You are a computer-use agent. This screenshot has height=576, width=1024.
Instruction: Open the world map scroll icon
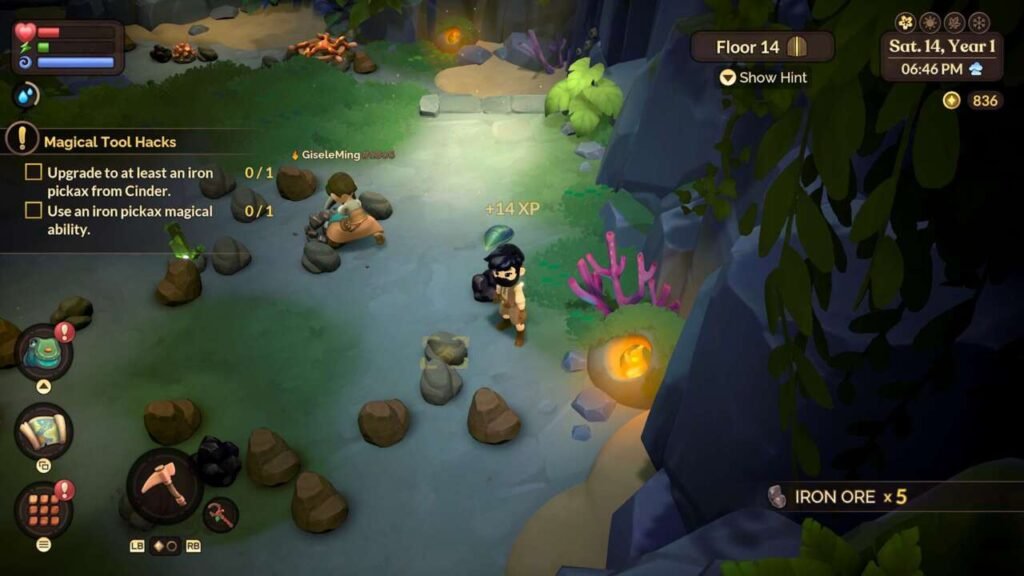(x=43, y=431)
